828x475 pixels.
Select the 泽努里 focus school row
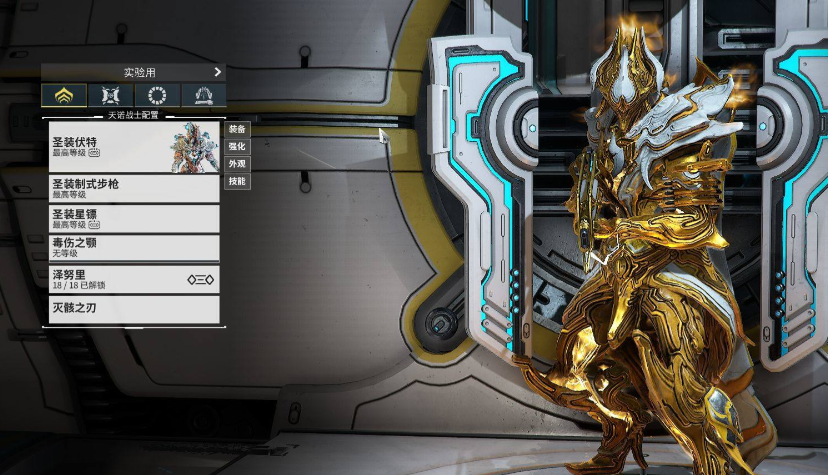tap(134, 279)
